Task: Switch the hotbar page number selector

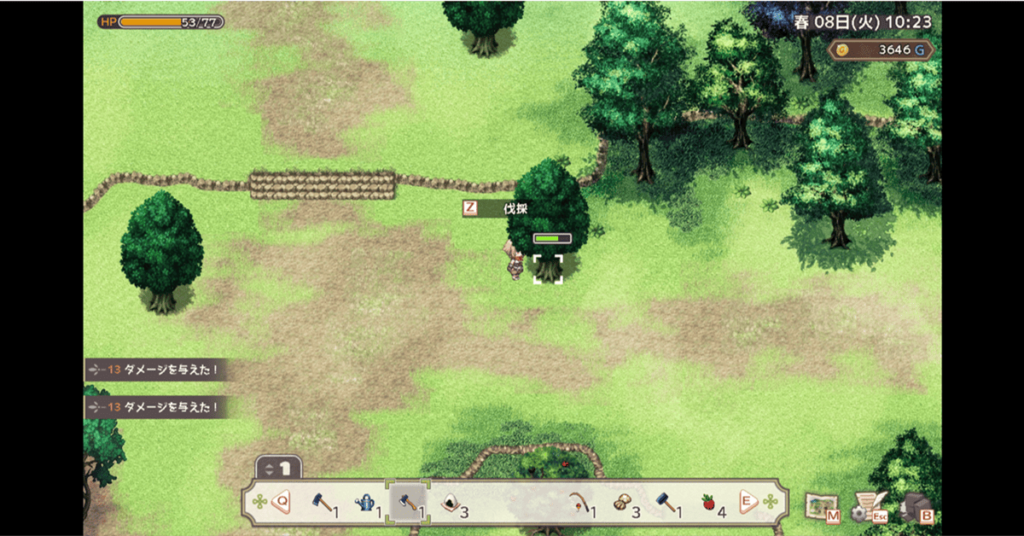Action: [x=279, y=467]
